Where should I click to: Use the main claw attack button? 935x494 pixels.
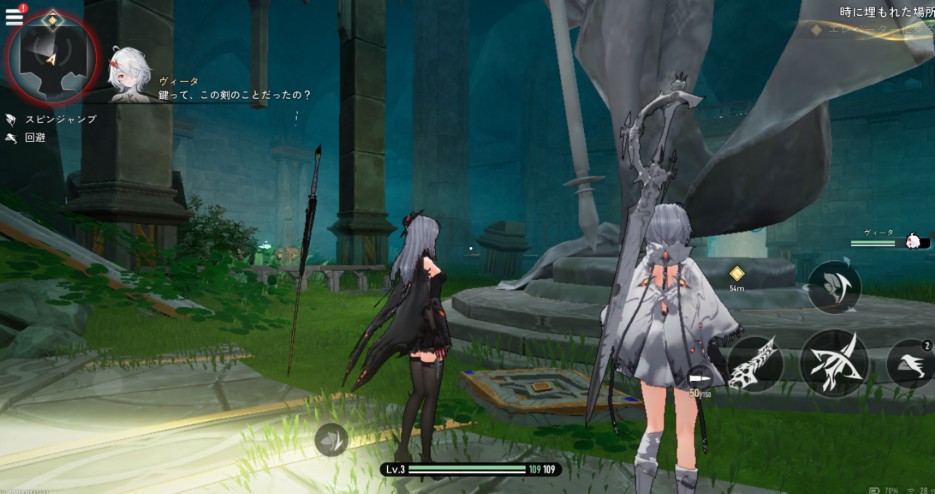click(x=832, y=363)
